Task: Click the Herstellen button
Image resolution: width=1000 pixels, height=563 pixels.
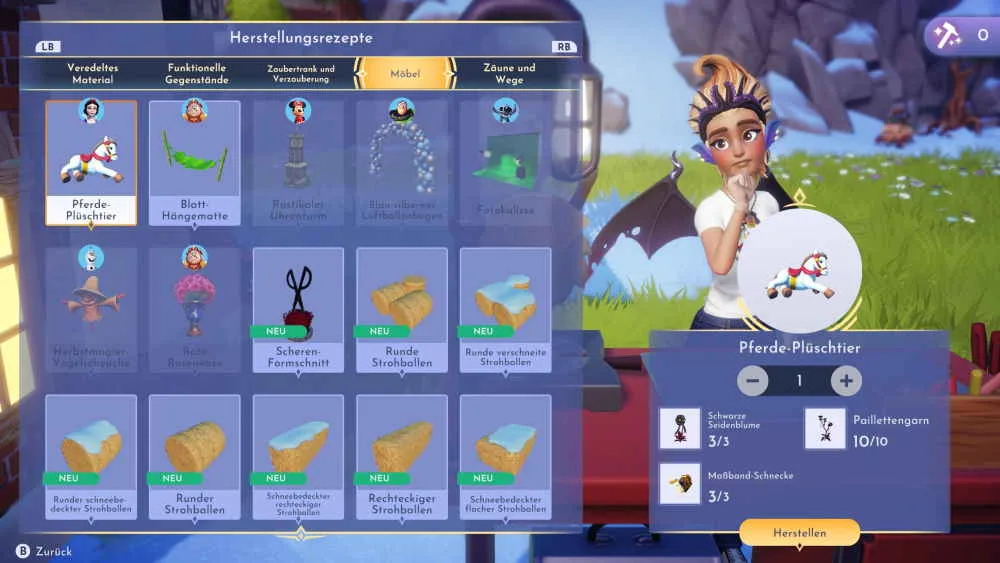Action: 799,533
